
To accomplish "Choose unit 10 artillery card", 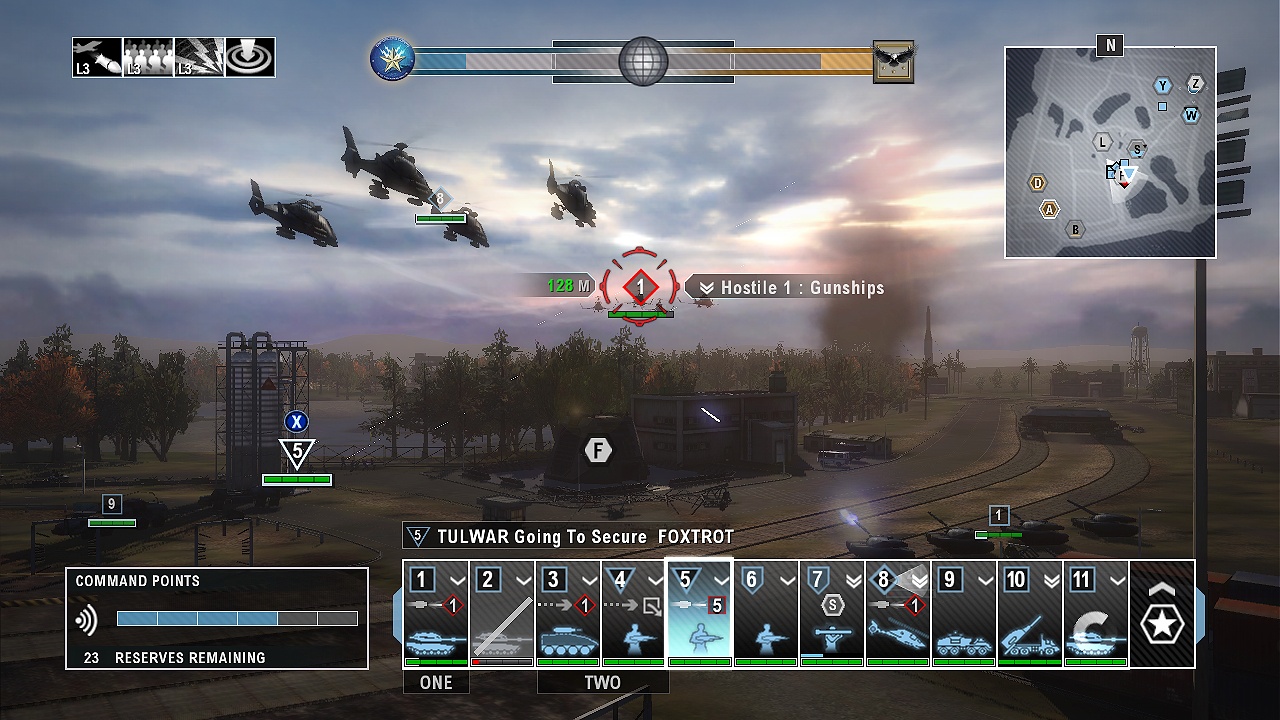I will point(1030,613).
